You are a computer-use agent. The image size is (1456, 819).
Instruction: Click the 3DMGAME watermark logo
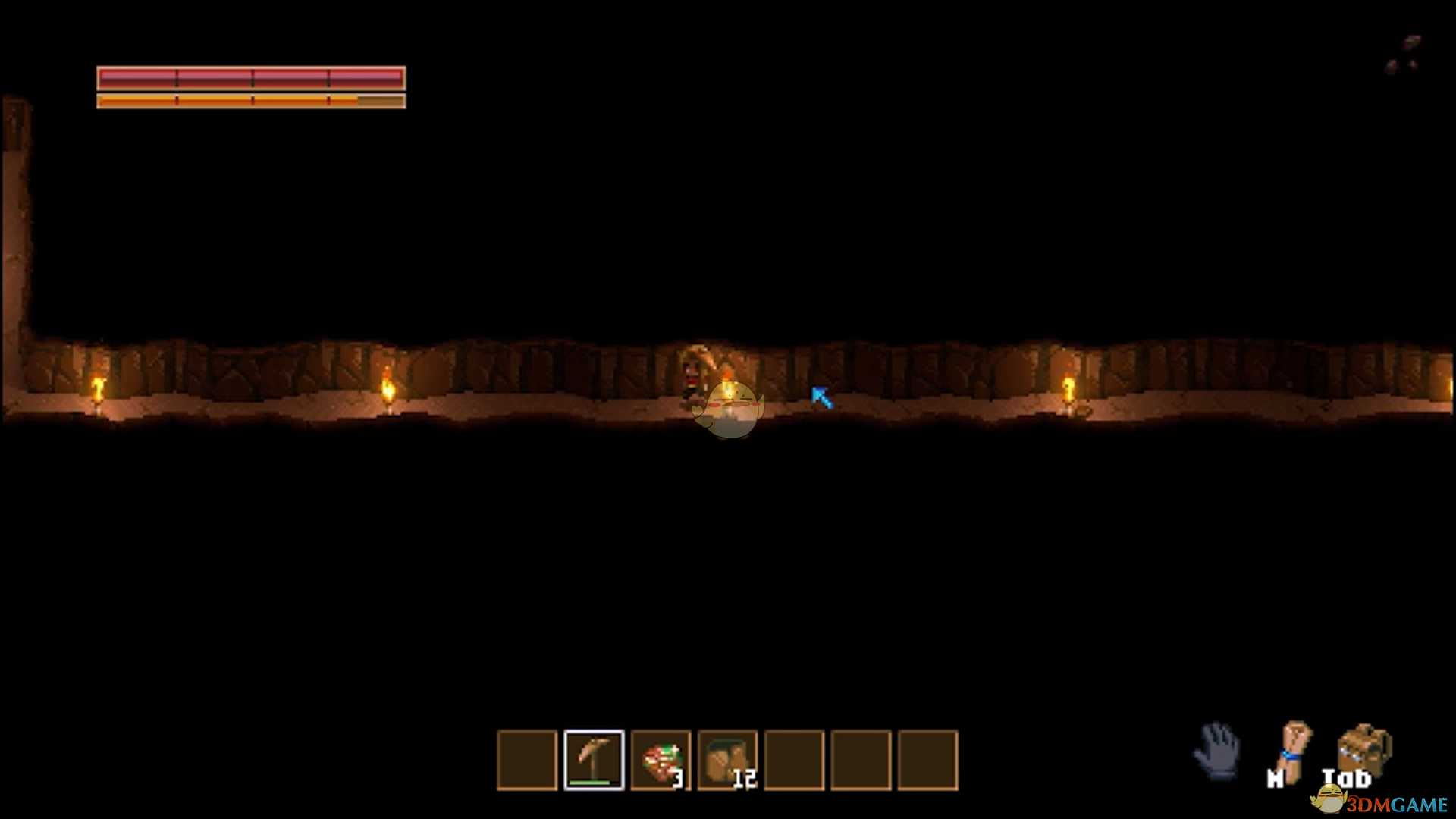pyautogui.click(x=1380, y=802)
